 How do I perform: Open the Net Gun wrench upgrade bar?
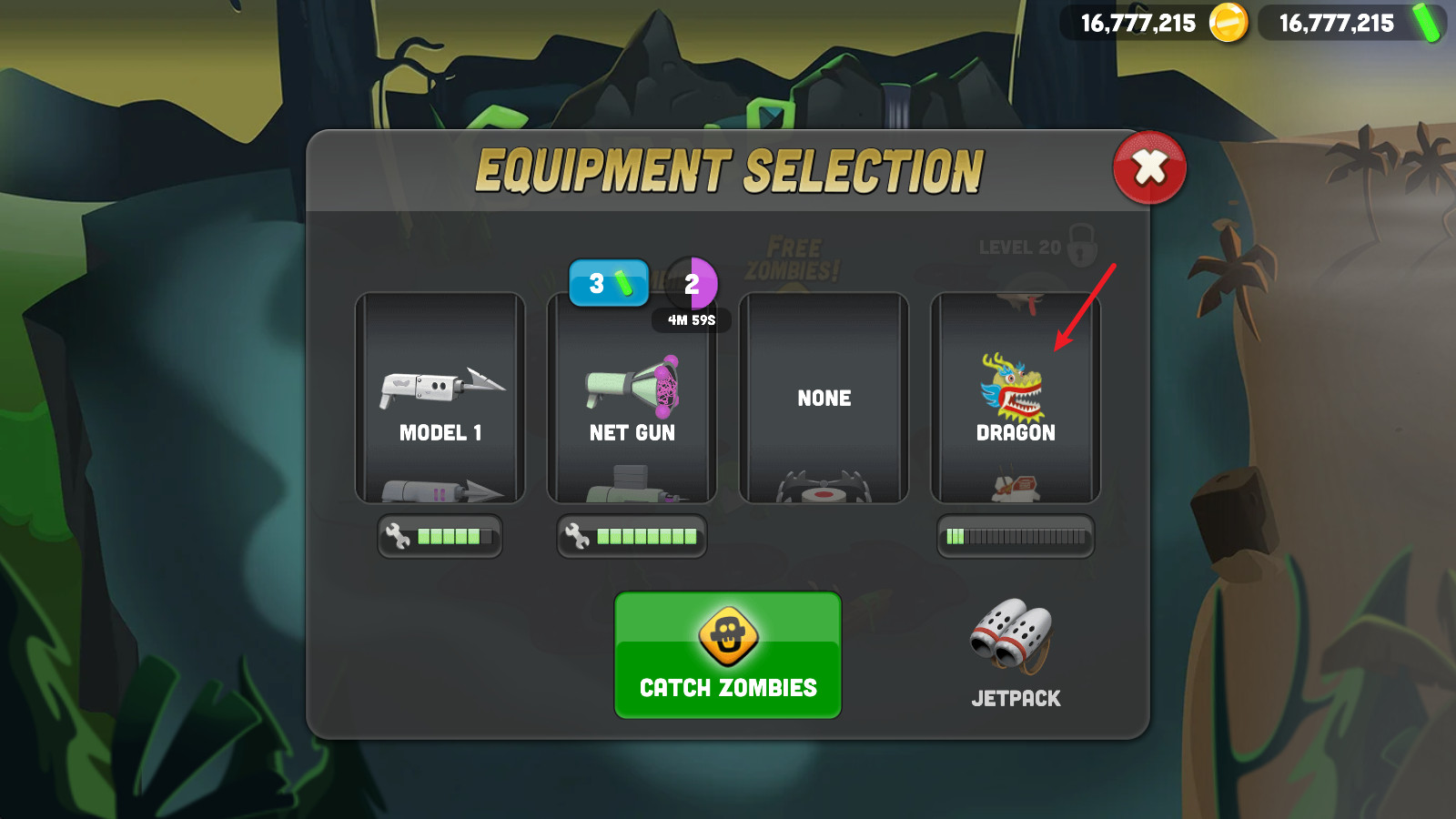click(632, 536)
